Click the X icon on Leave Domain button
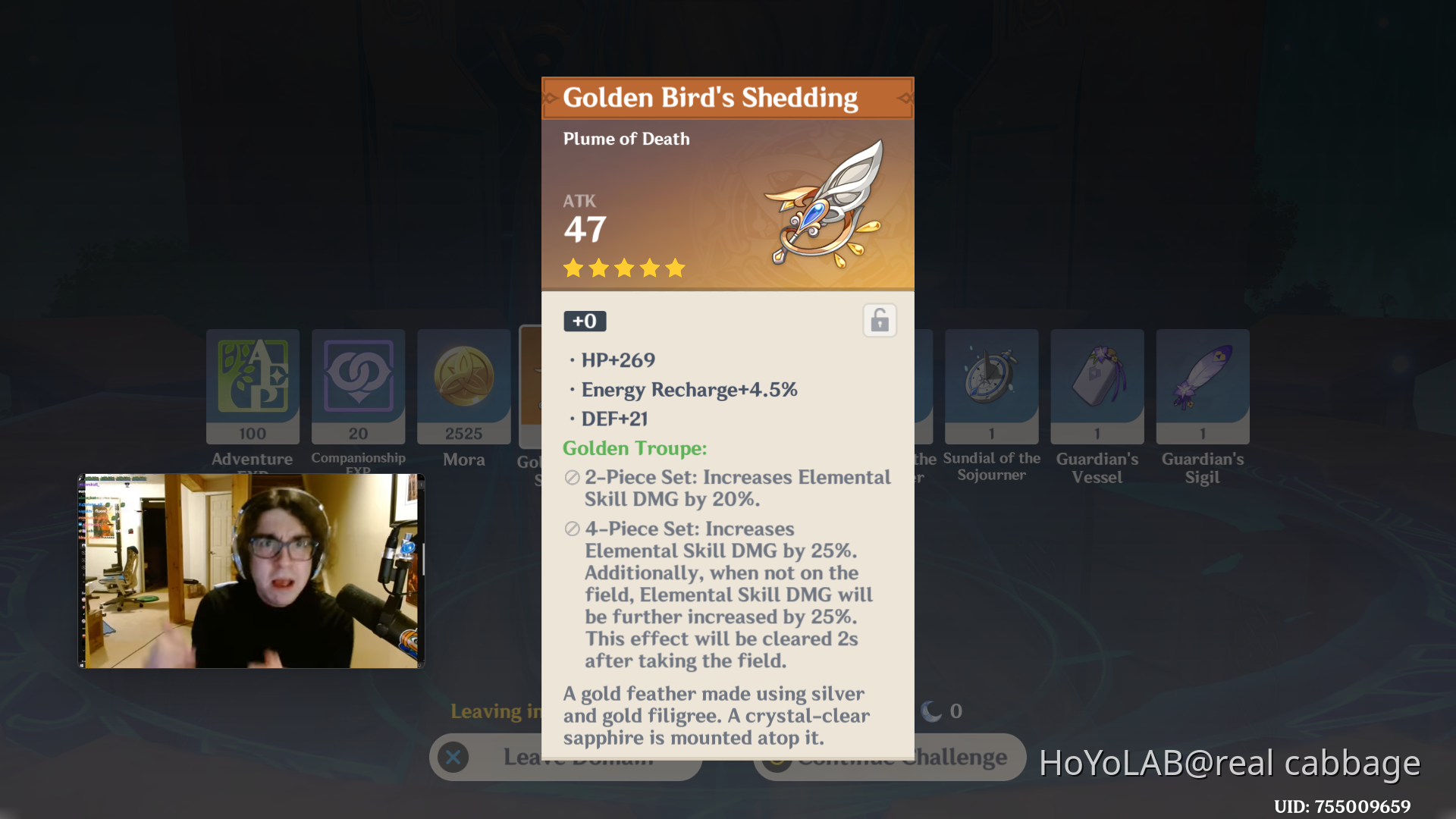The width and height of the screenshot is (1456, 819). click(x=453, y=757)
